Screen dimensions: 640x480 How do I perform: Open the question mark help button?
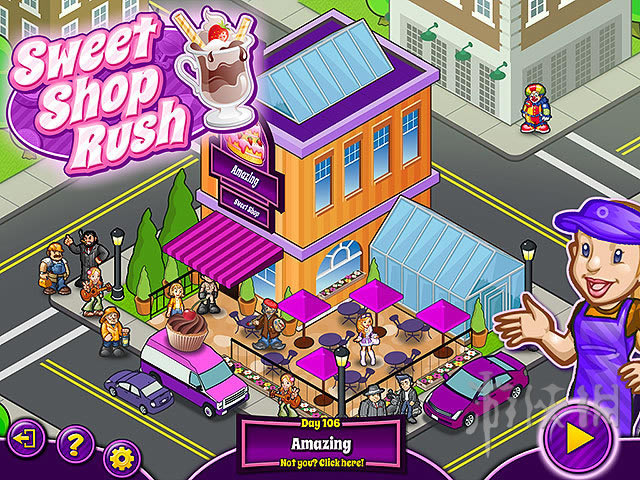74,441
